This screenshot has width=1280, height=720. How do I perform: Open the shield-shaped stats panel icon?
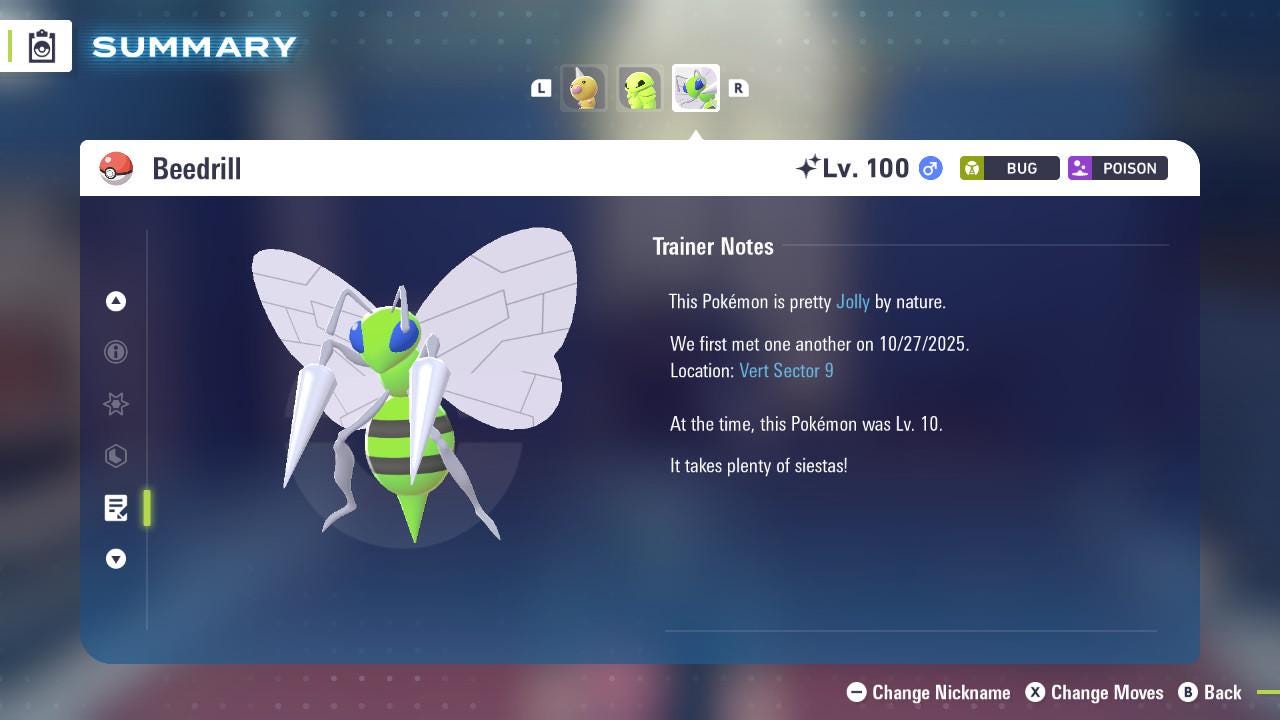coord(116,456)
